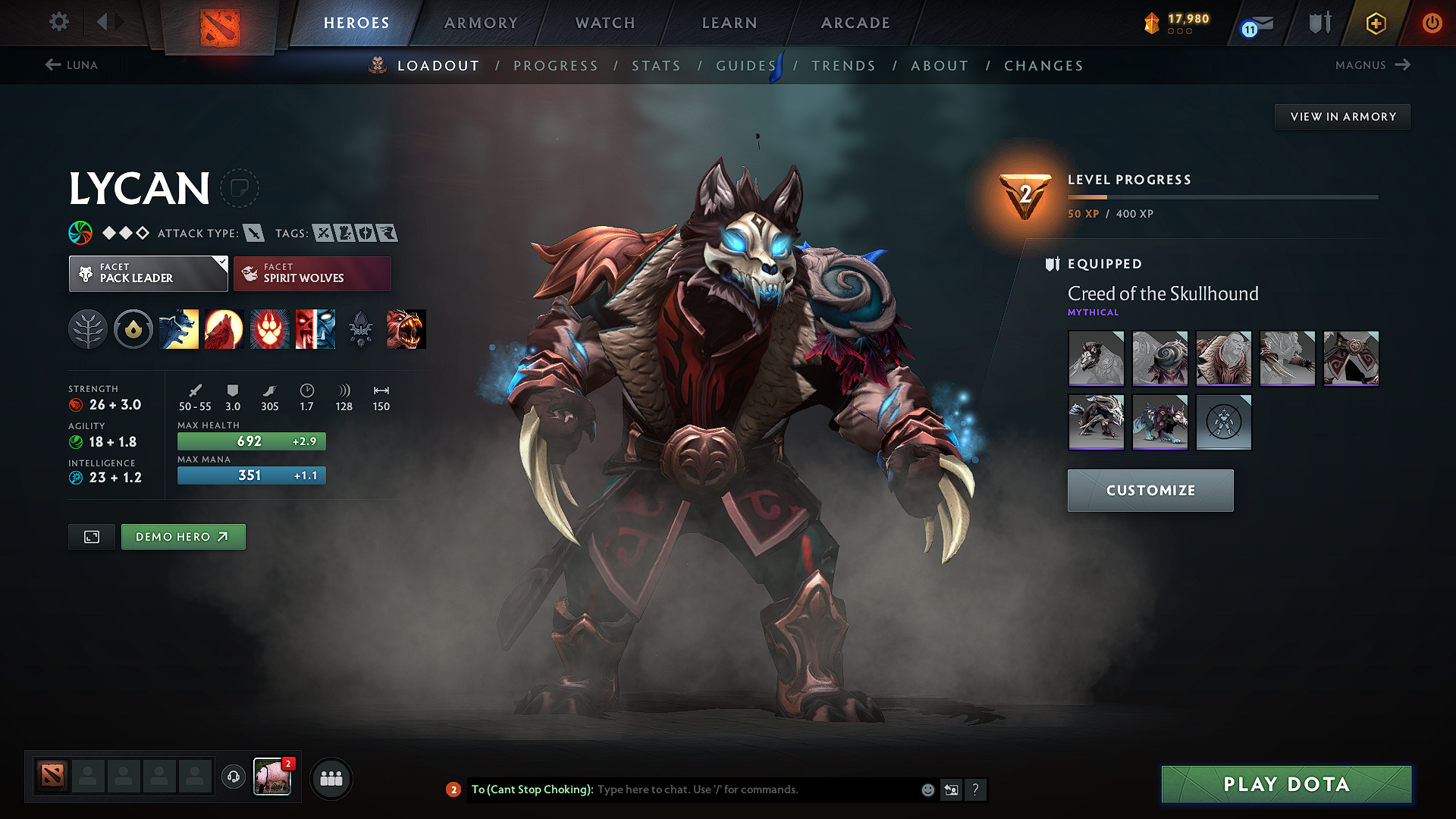Open the STATS tab for Lycan

point(656,66)
